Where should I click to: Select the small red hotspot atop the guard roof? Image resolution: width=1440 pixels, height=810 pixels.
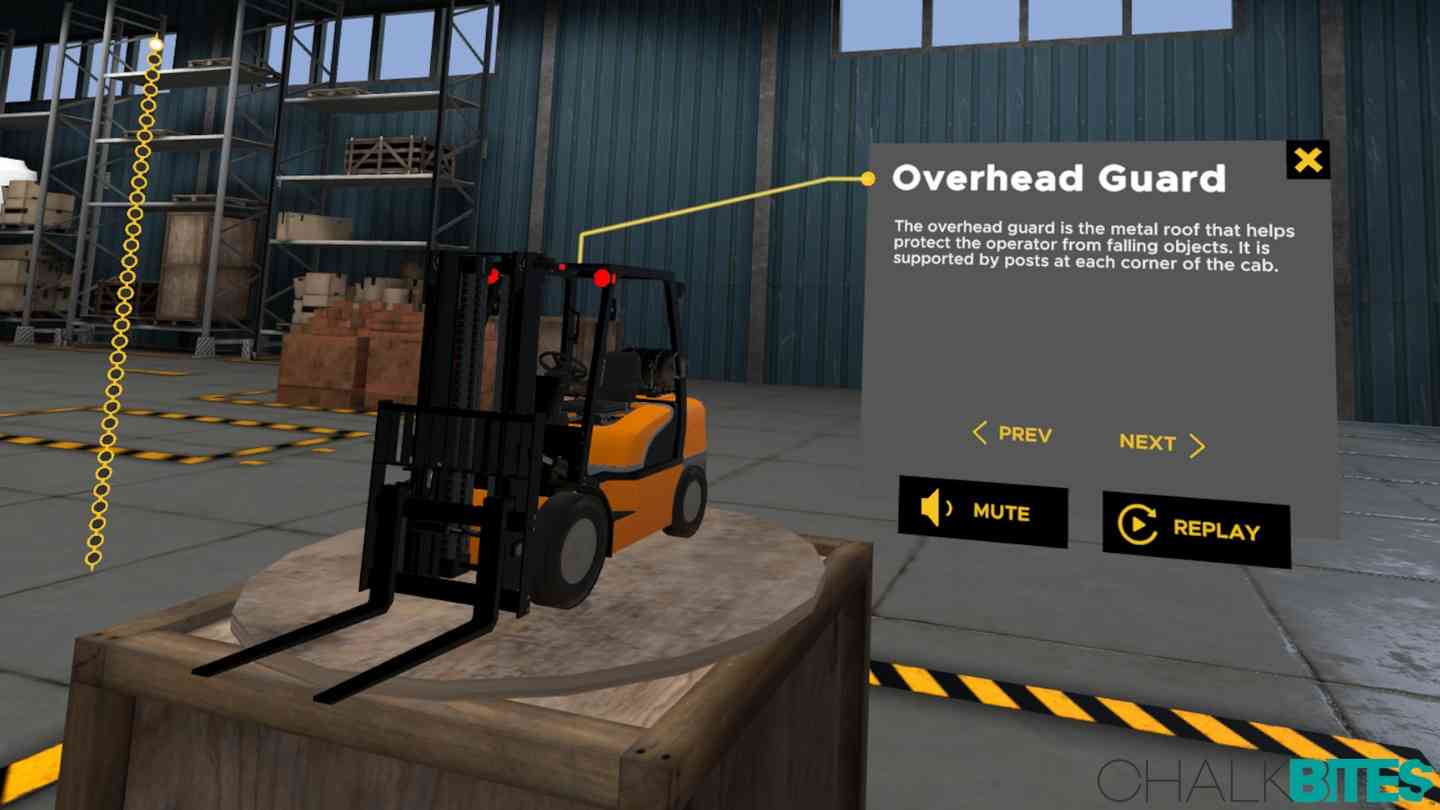point(562,266)
